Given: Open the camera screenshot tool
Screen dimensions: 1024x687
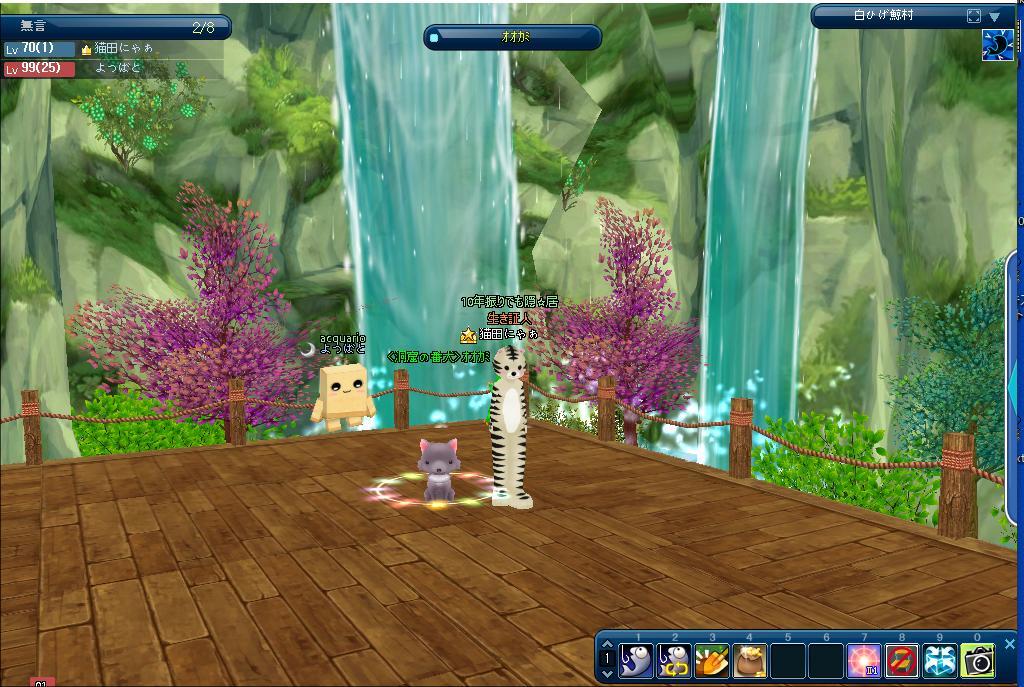Looking at the screenshot, I should (x=978, y=661).
